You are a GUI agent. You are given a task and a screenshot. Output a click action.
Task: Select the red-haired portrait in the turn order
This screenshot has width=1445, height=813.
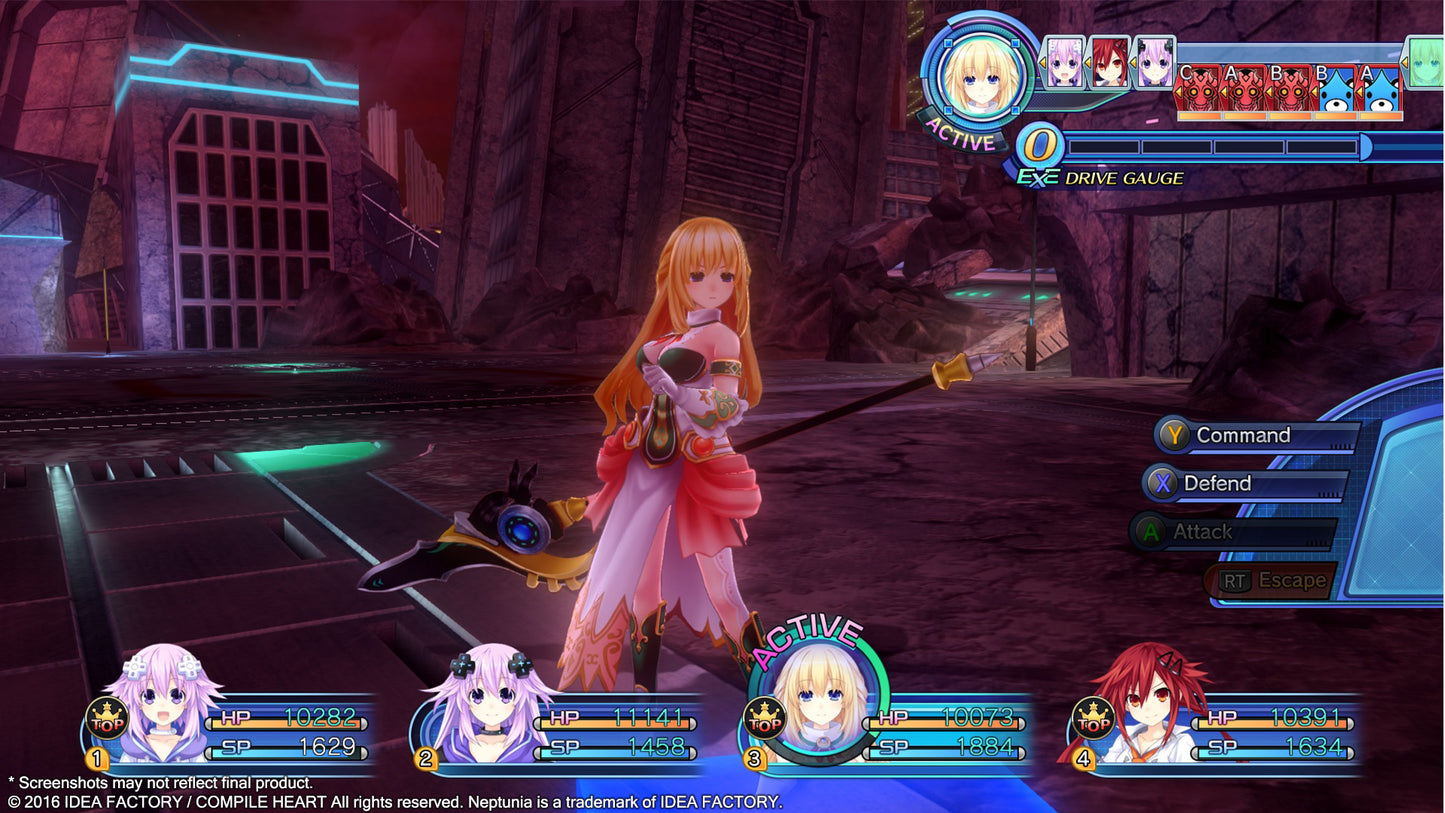point(1109,62)
